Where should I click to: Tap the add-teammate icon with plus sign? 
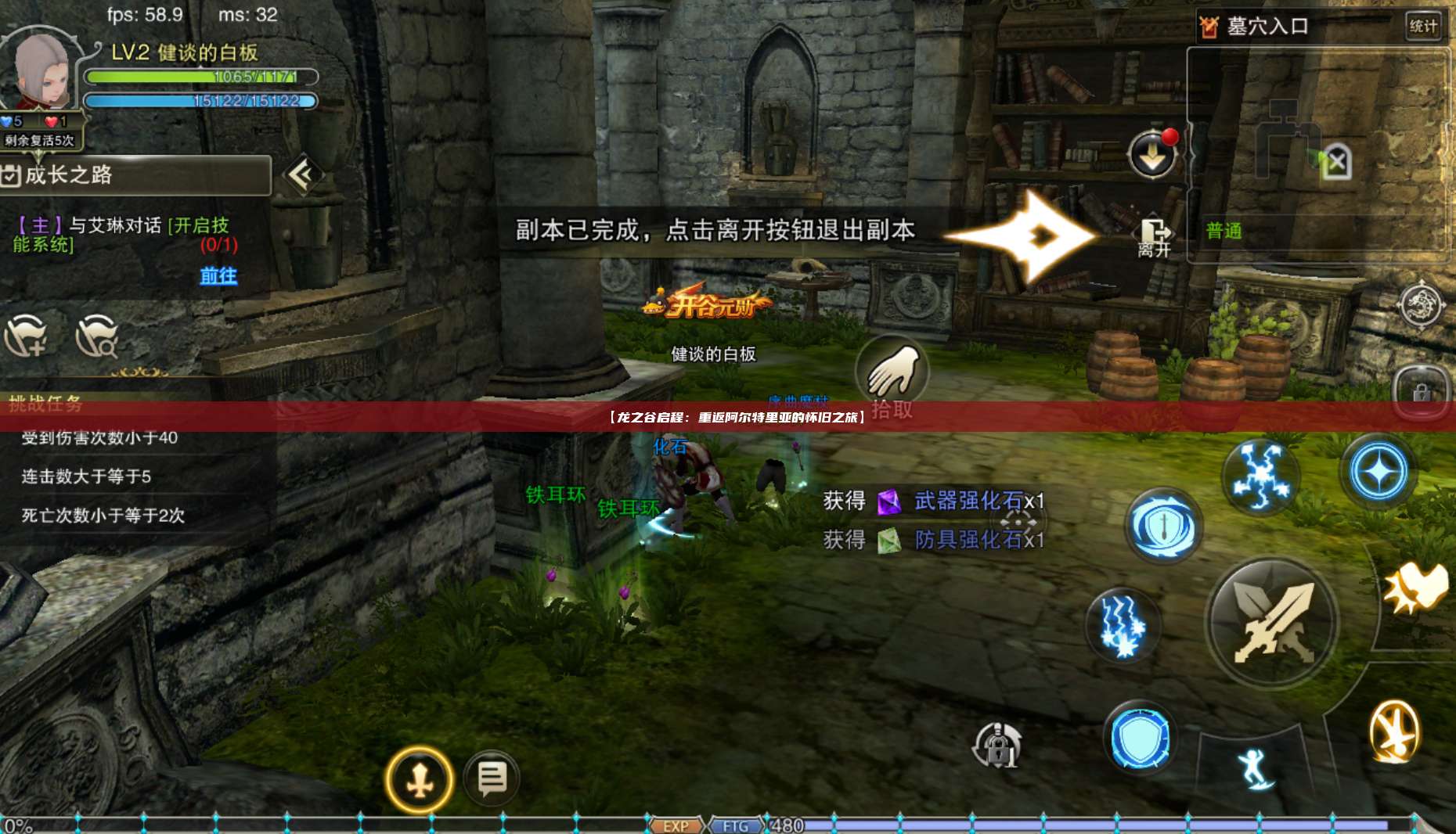(27, 336)
